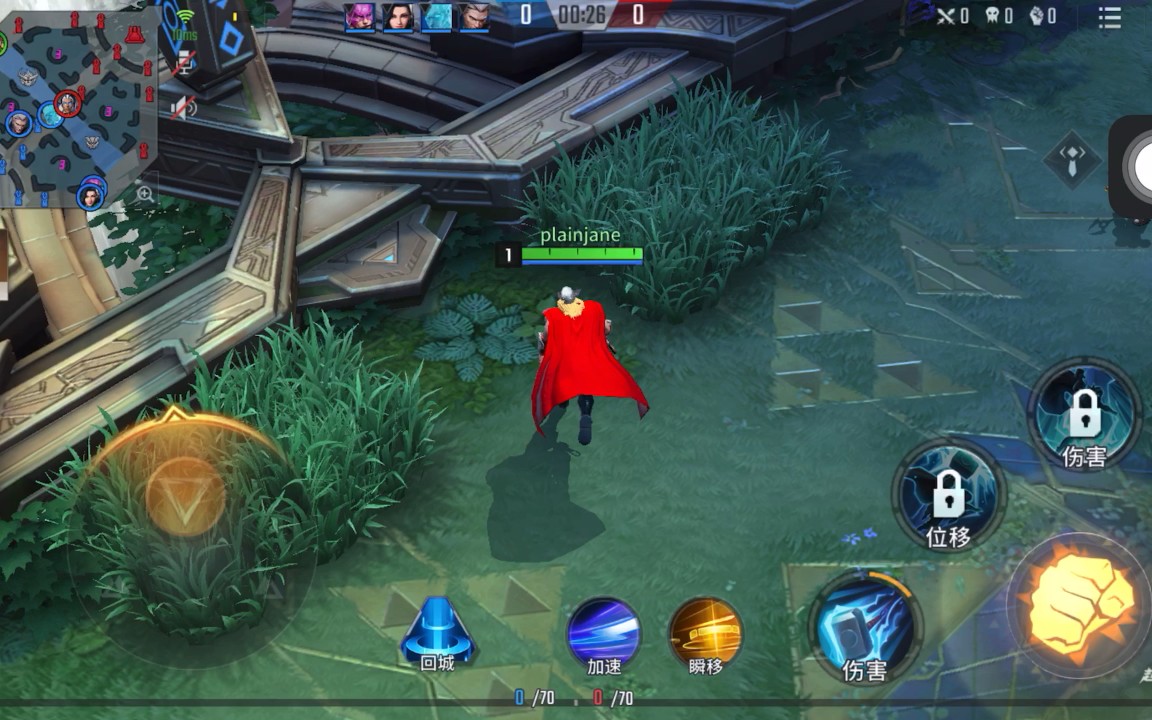Select the purple-haired hero portrait
Screen dimensions: 1152x720
359,17
